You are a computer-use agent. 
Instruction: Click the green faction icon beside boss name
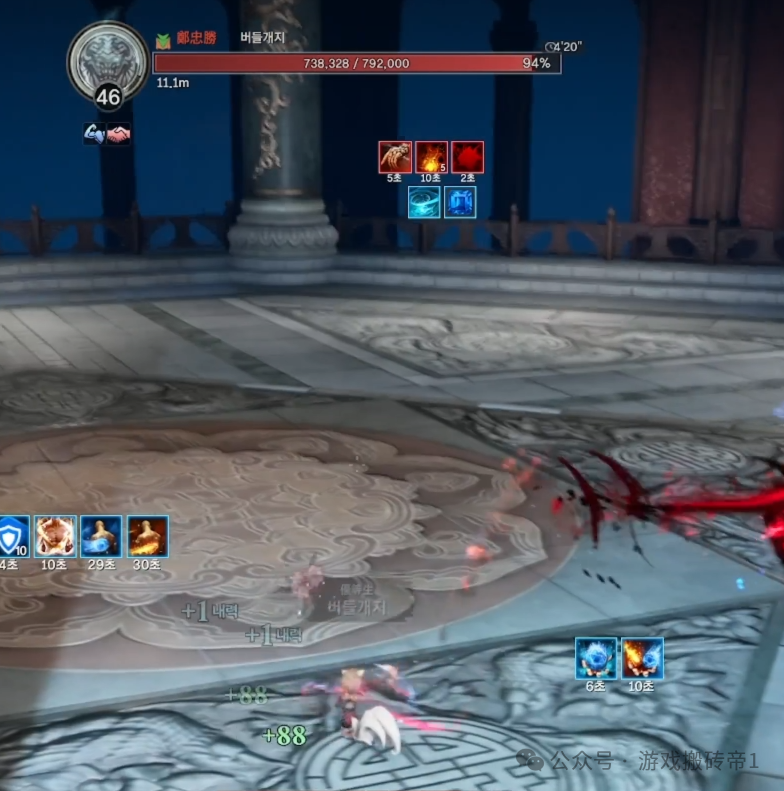click(163, 39)
